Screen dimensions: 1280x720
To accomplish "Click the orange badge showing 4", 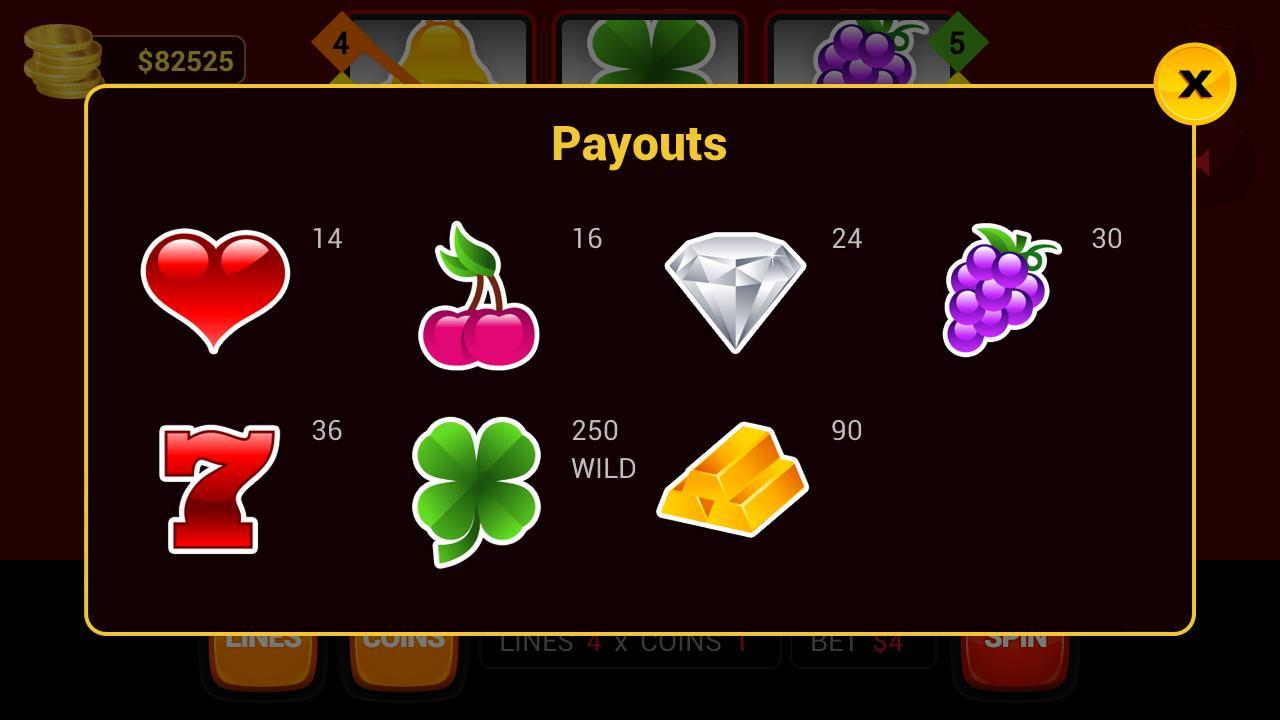I will click(341, 44).
